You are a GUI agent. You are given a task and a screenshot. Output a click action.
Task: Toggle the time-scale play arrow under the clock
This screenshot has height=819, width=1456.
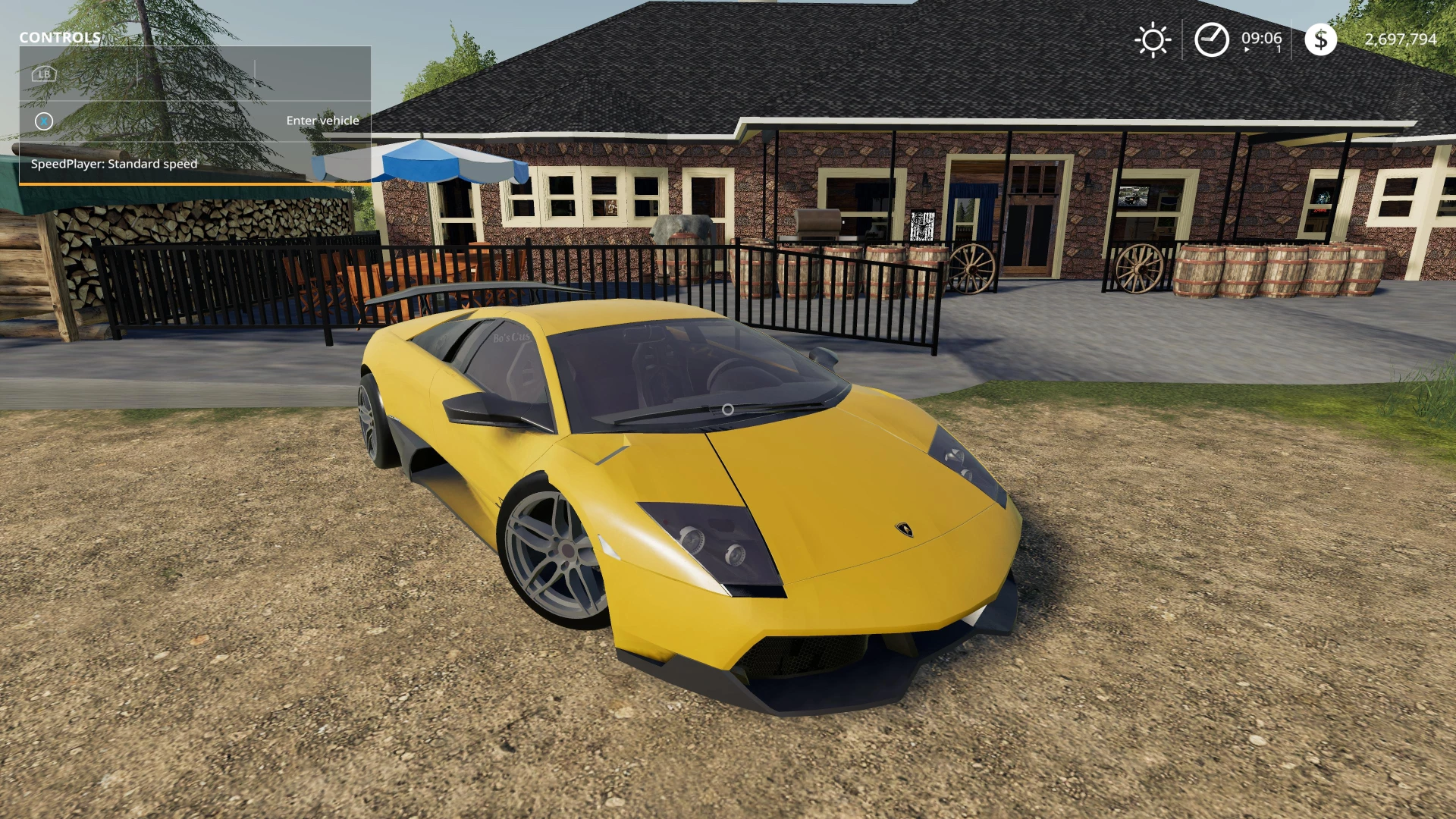coord(1246,50)
